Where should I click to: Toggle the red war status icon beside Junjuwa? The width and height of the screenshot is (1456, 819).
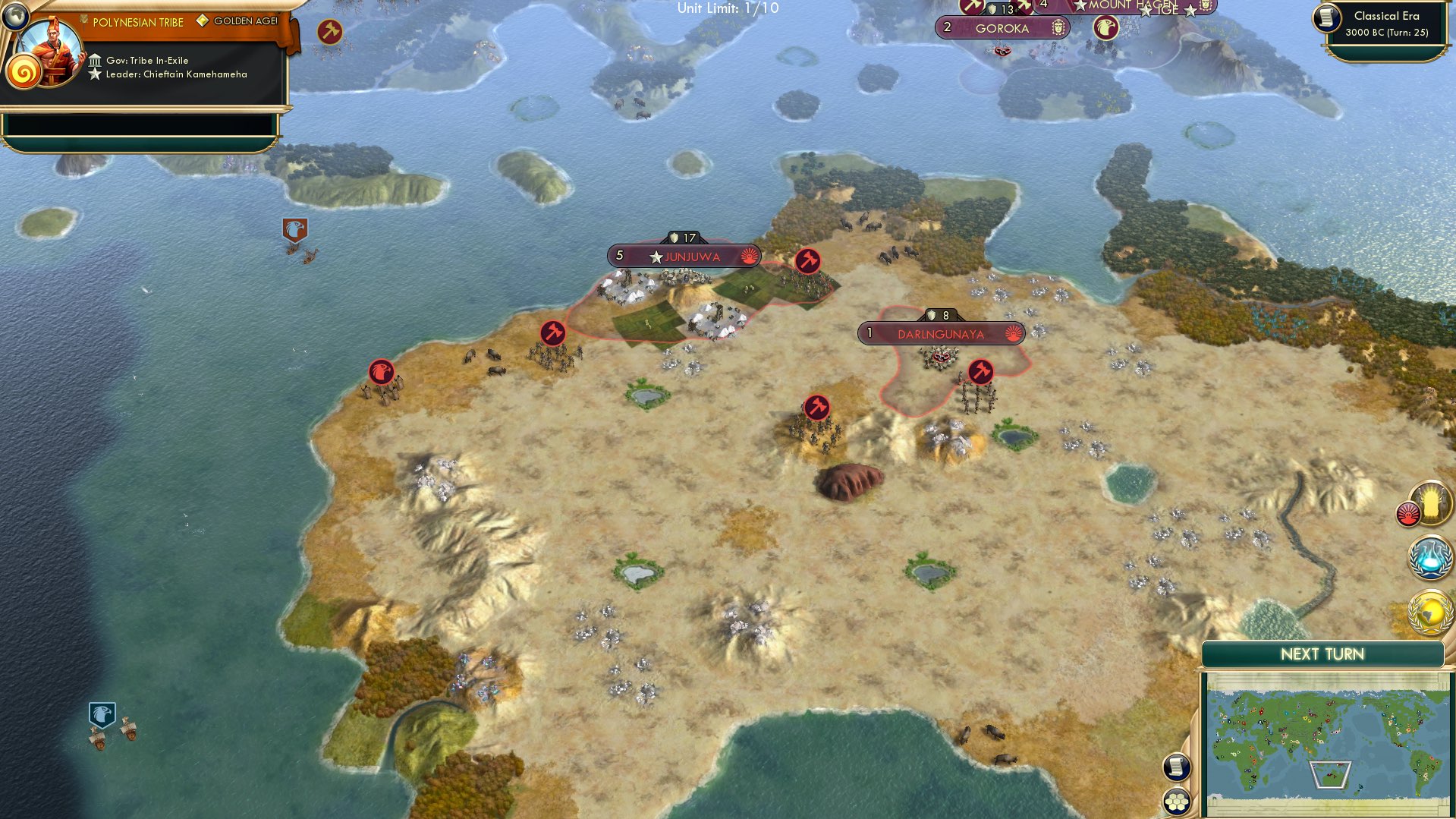click(747, 257)
